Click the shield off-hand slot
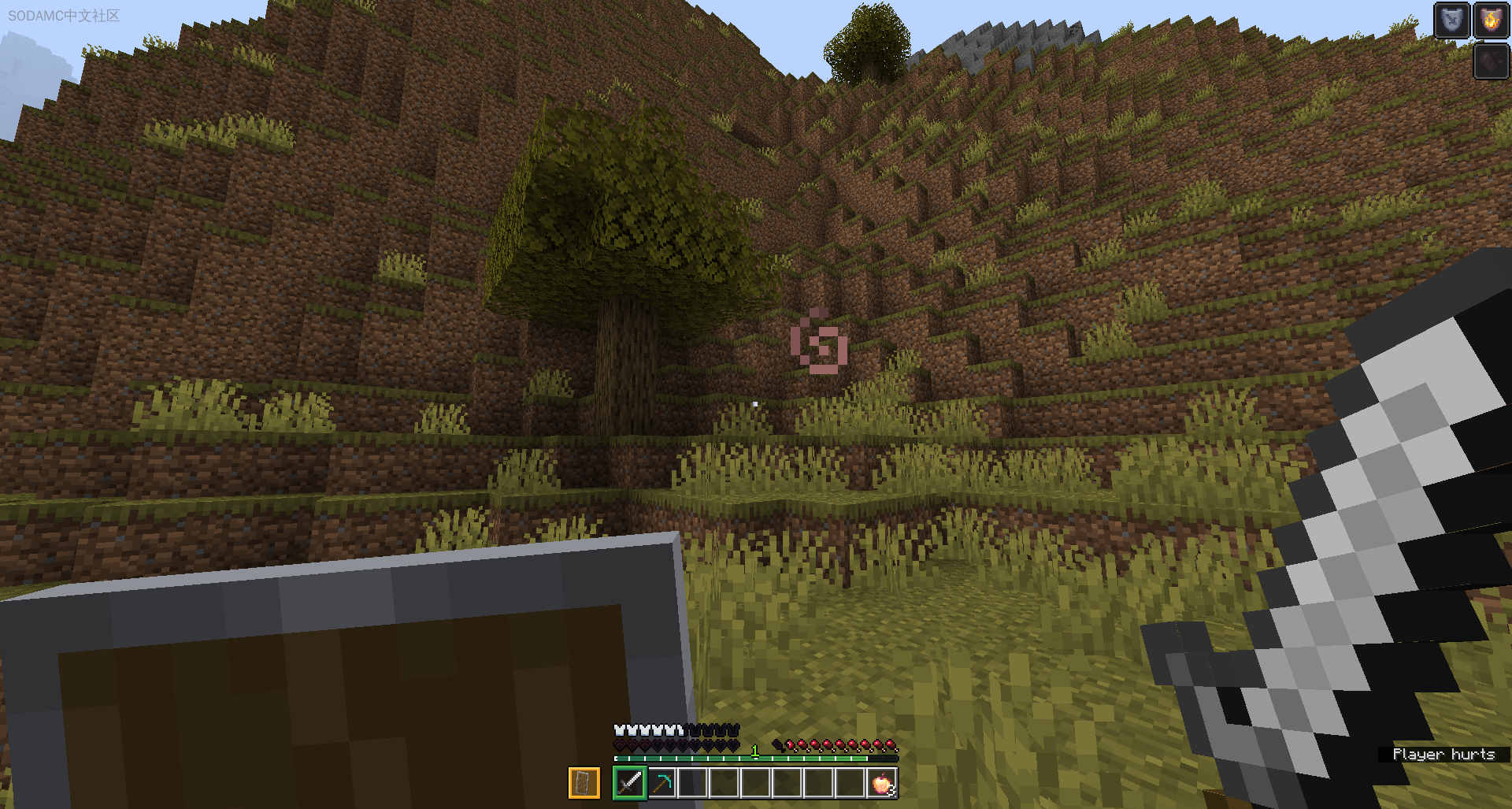1512x809 pixels. pos(584,783)
